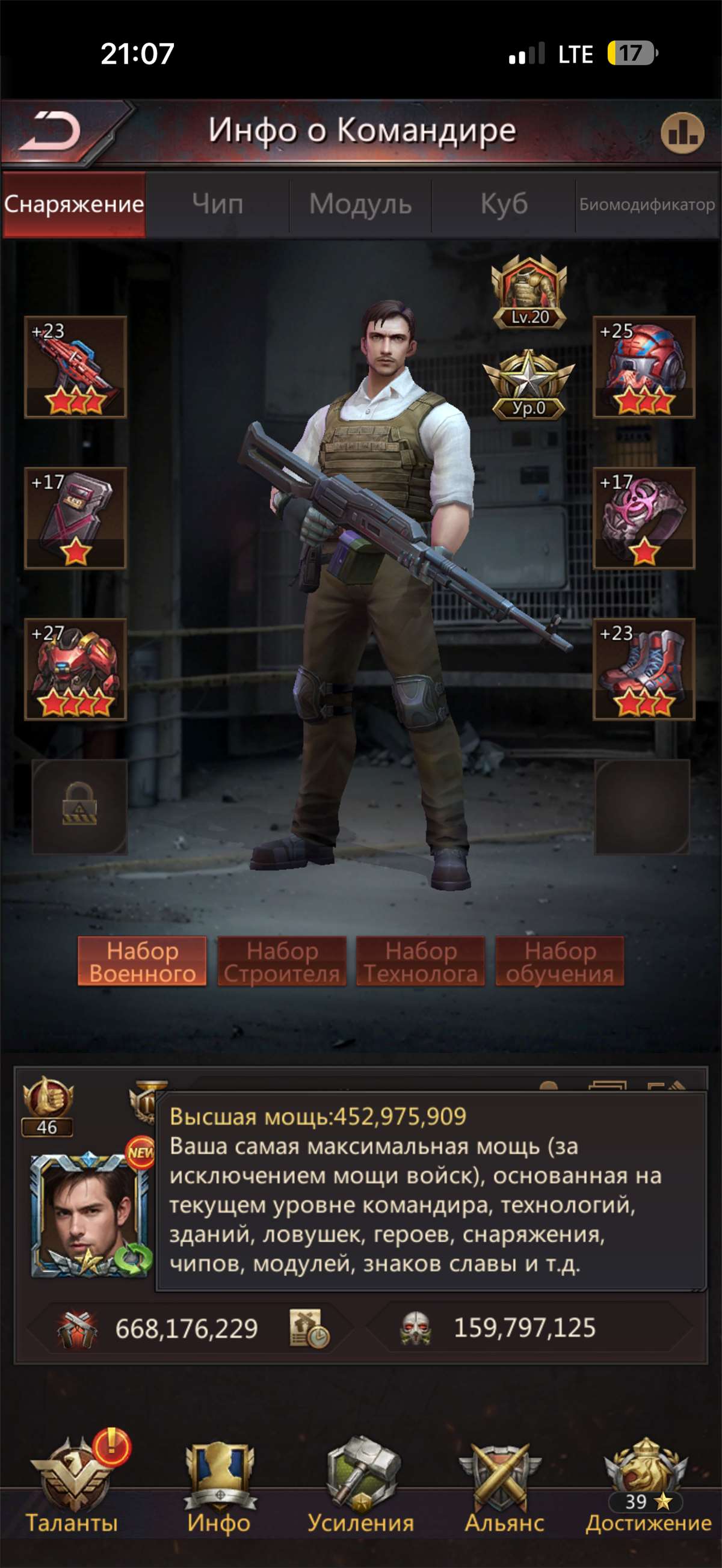722x1568 pixels.
Task: Select the red boots equipment slot
Action: point(644,669)
